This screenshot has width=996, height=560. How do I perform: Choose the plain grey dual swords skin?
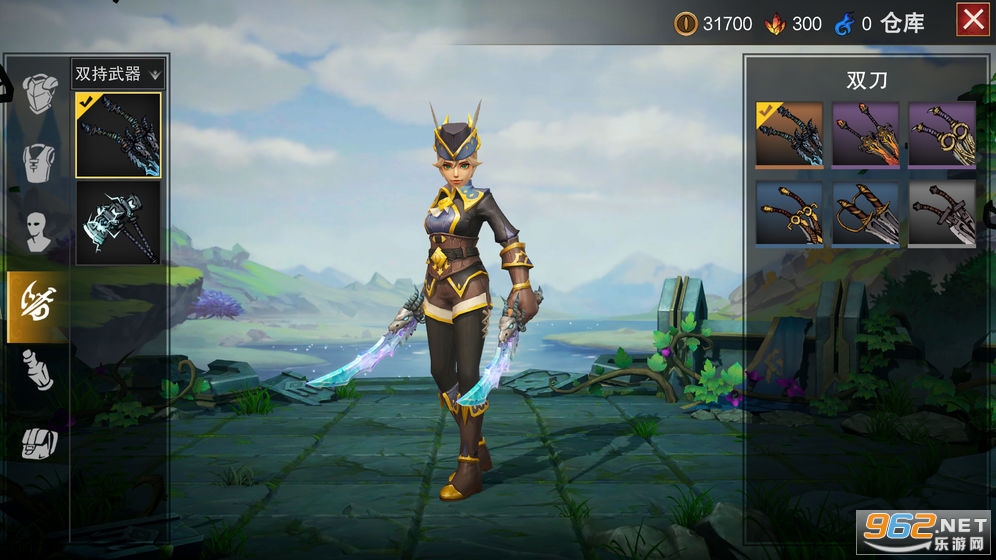coord(941,213)
